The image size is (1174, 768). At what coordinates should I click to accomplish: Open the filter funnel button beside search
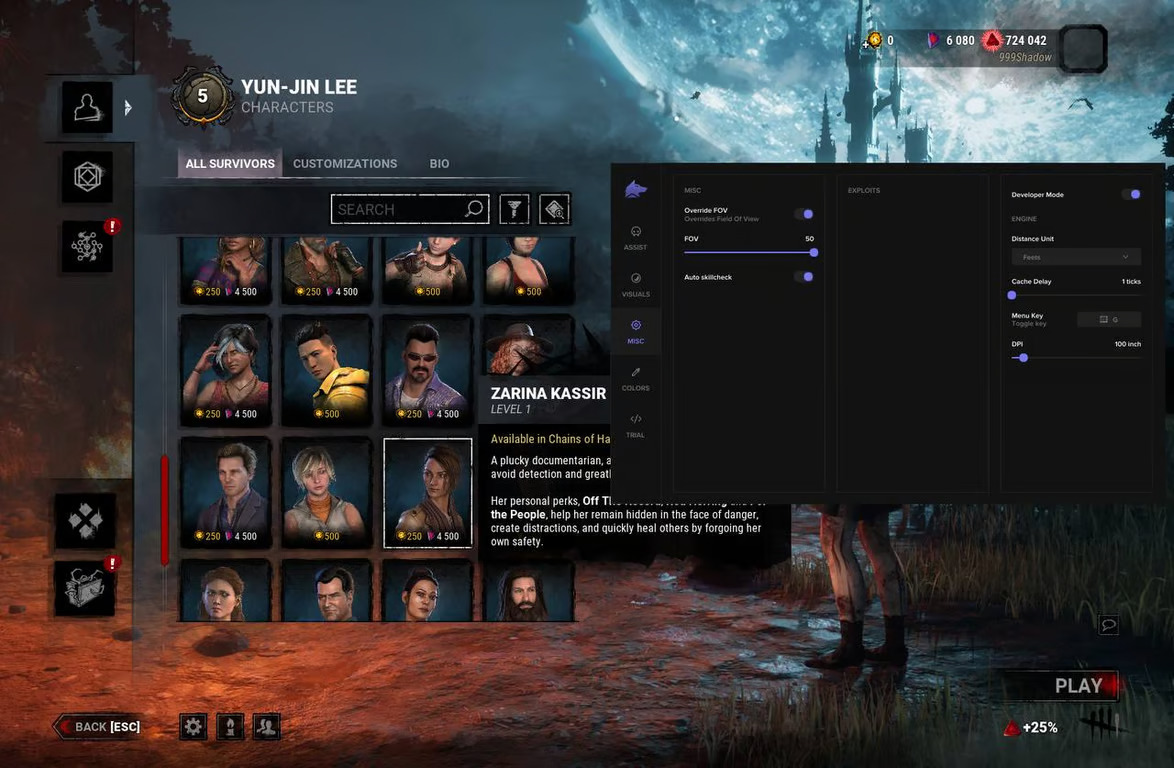514,209
